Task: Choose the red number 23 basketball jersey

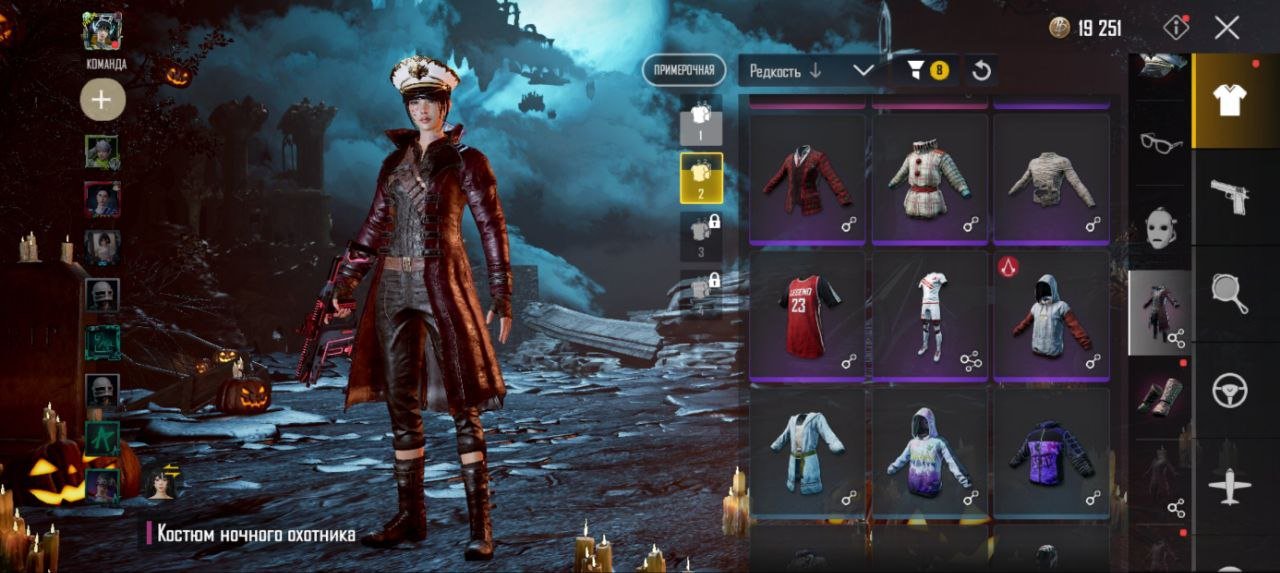Action: click(x=807, y=315)
